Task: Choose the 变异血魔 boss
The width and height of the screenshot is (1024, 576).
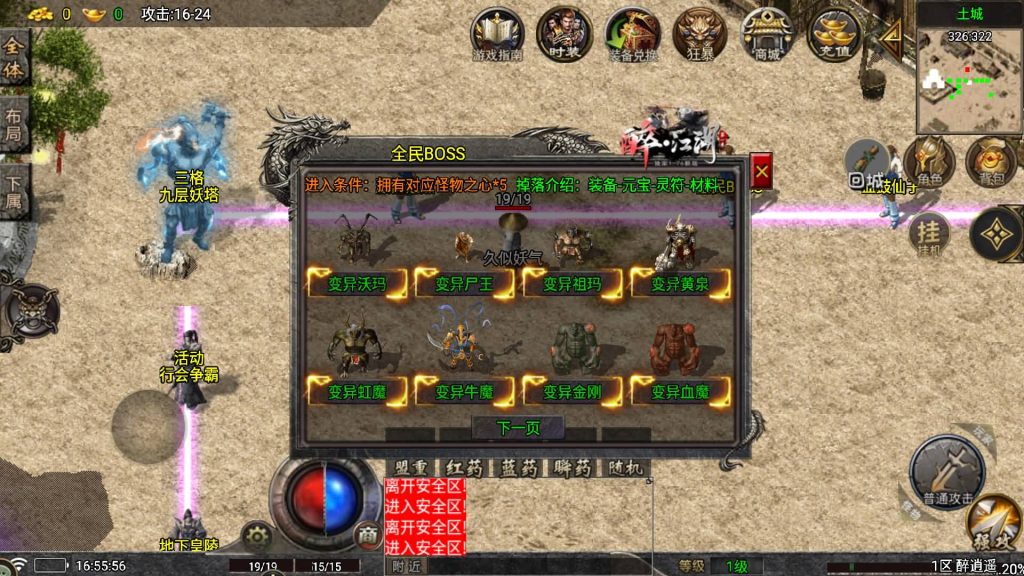Action: tap(680, 392)
